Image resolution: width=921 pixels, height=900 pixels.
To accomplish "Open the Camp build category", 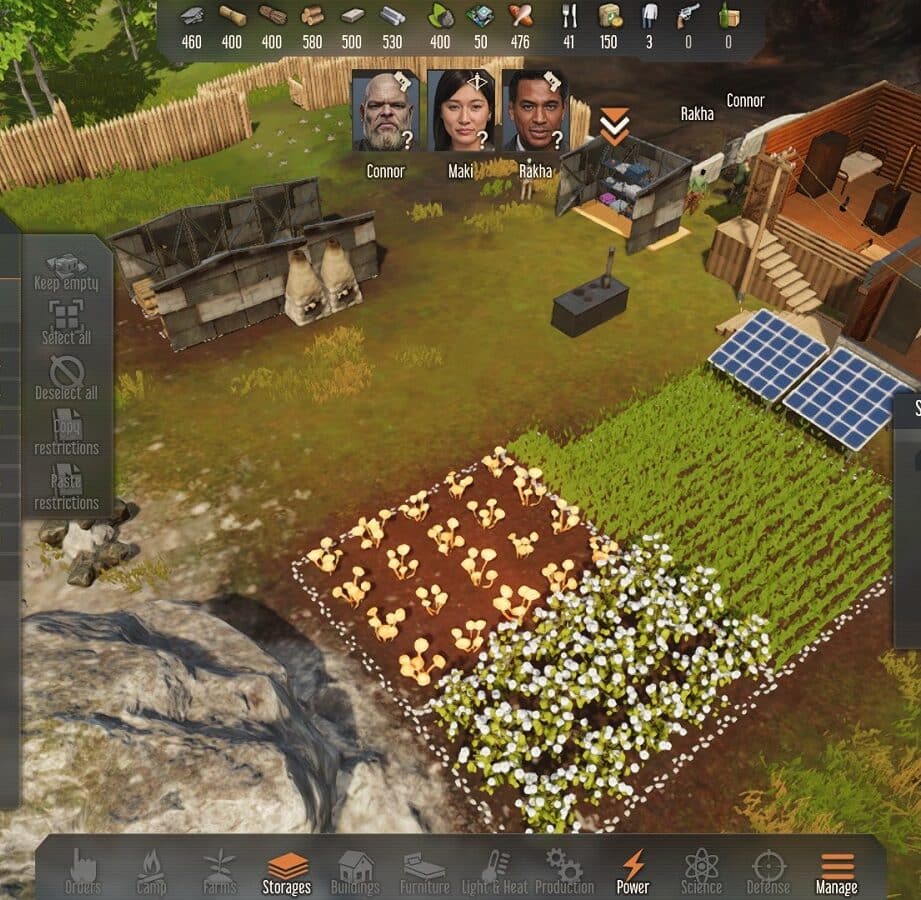I will coord(151,870).
